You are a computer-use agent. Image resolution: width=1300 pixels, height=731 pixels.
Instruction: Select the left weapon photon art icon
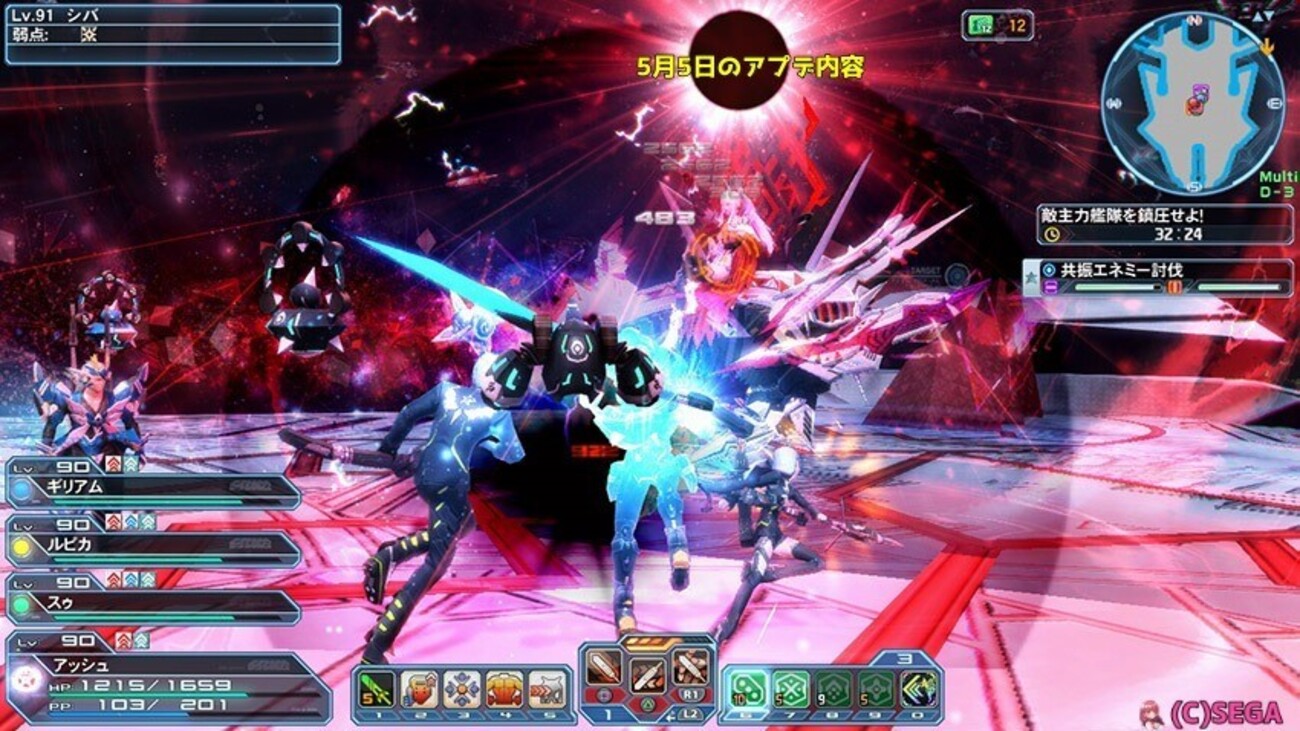point(604,666)
